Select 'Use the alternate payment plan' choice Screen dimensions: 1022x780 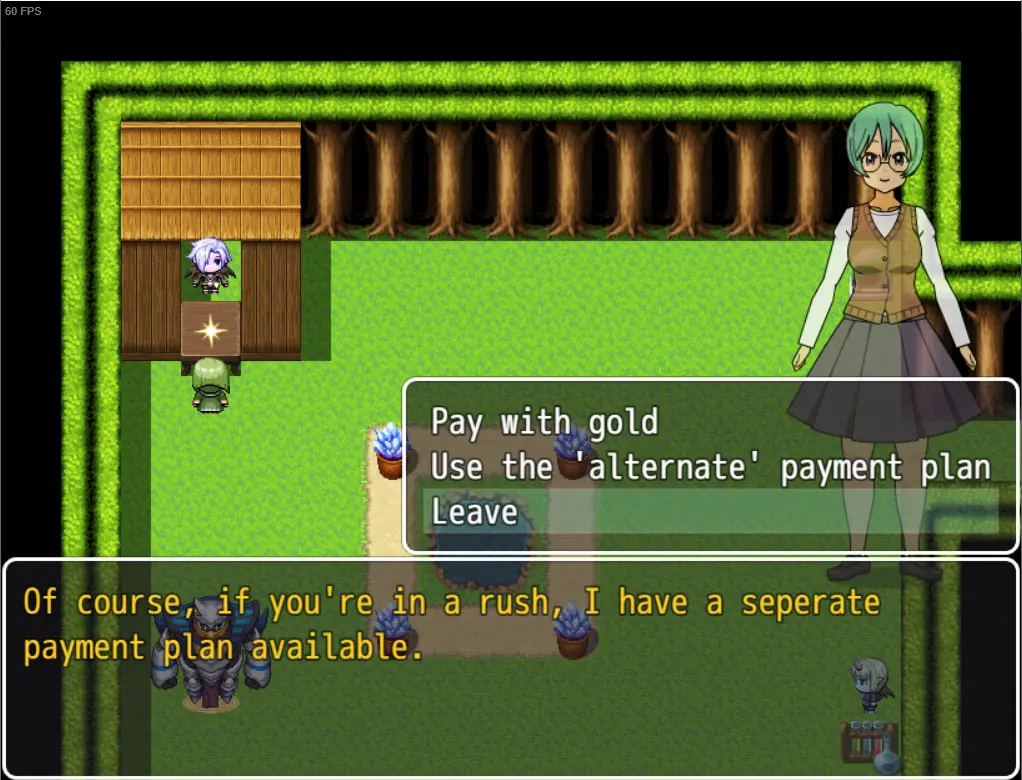(710, 467)
